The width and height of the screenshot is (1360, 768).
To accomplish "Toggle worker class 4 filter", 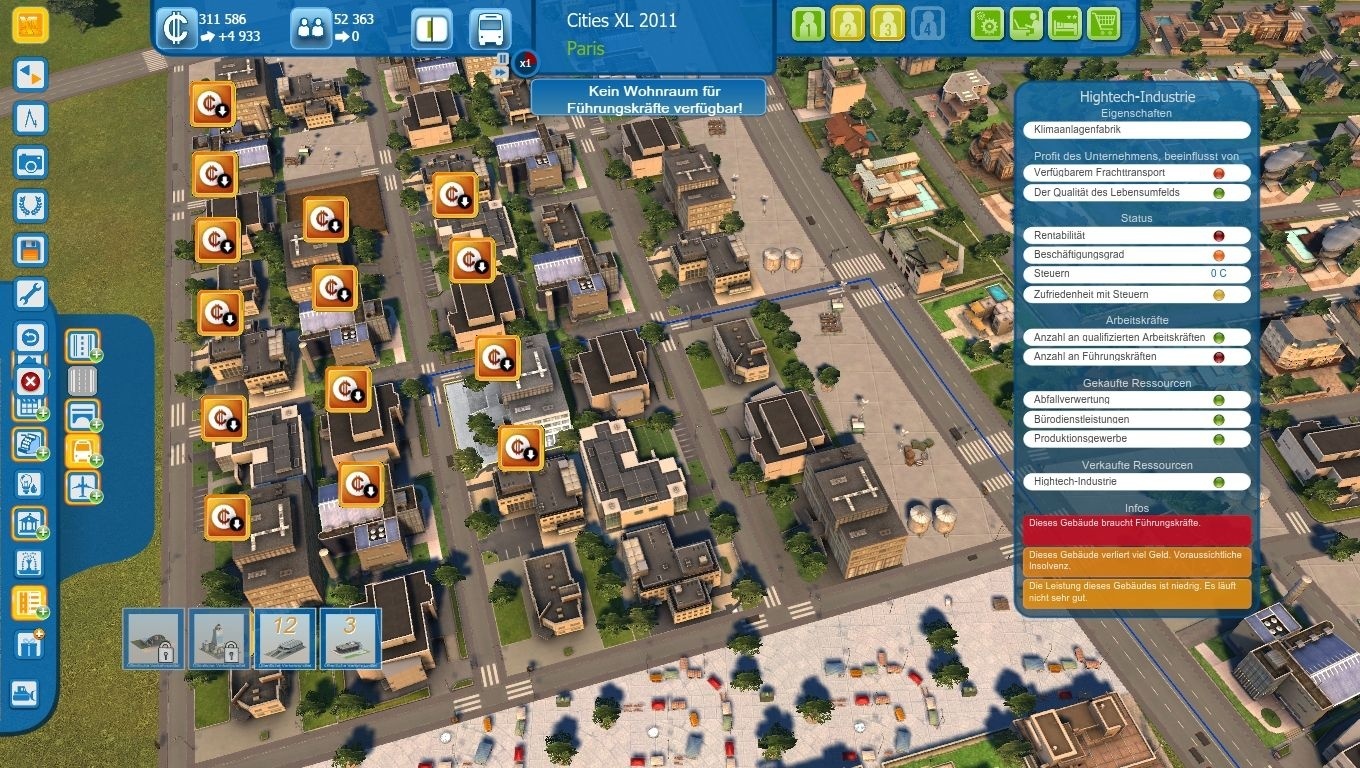I will coord(927,22).
